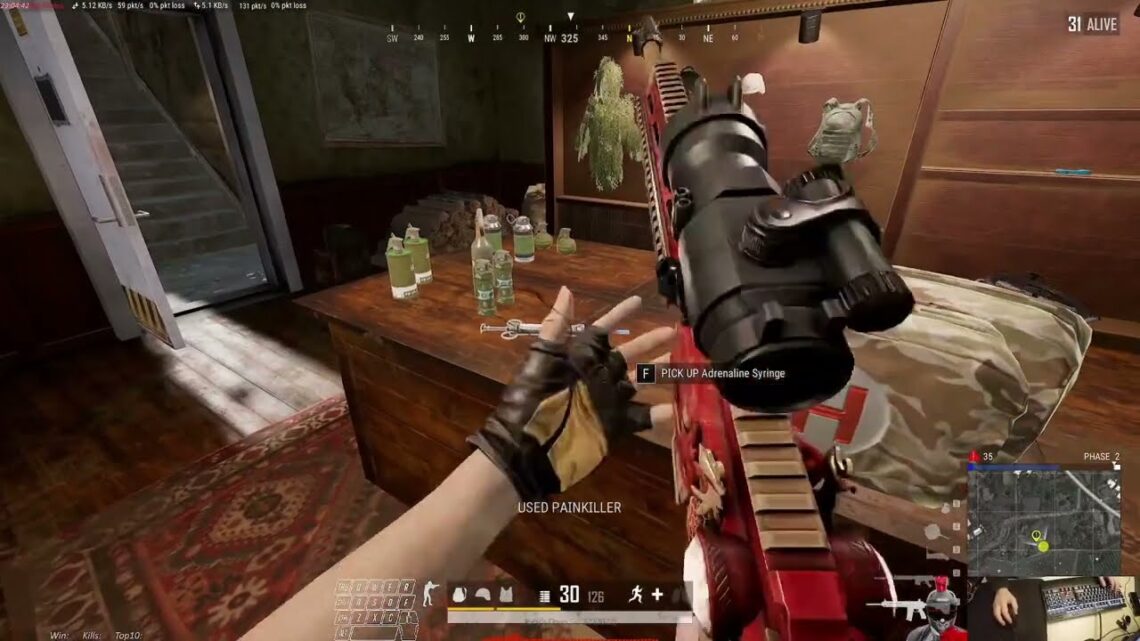Click the red-helmet streamer avatar
The height and width of the screenshot is (641, 1140).
click(x=939, y=609)
